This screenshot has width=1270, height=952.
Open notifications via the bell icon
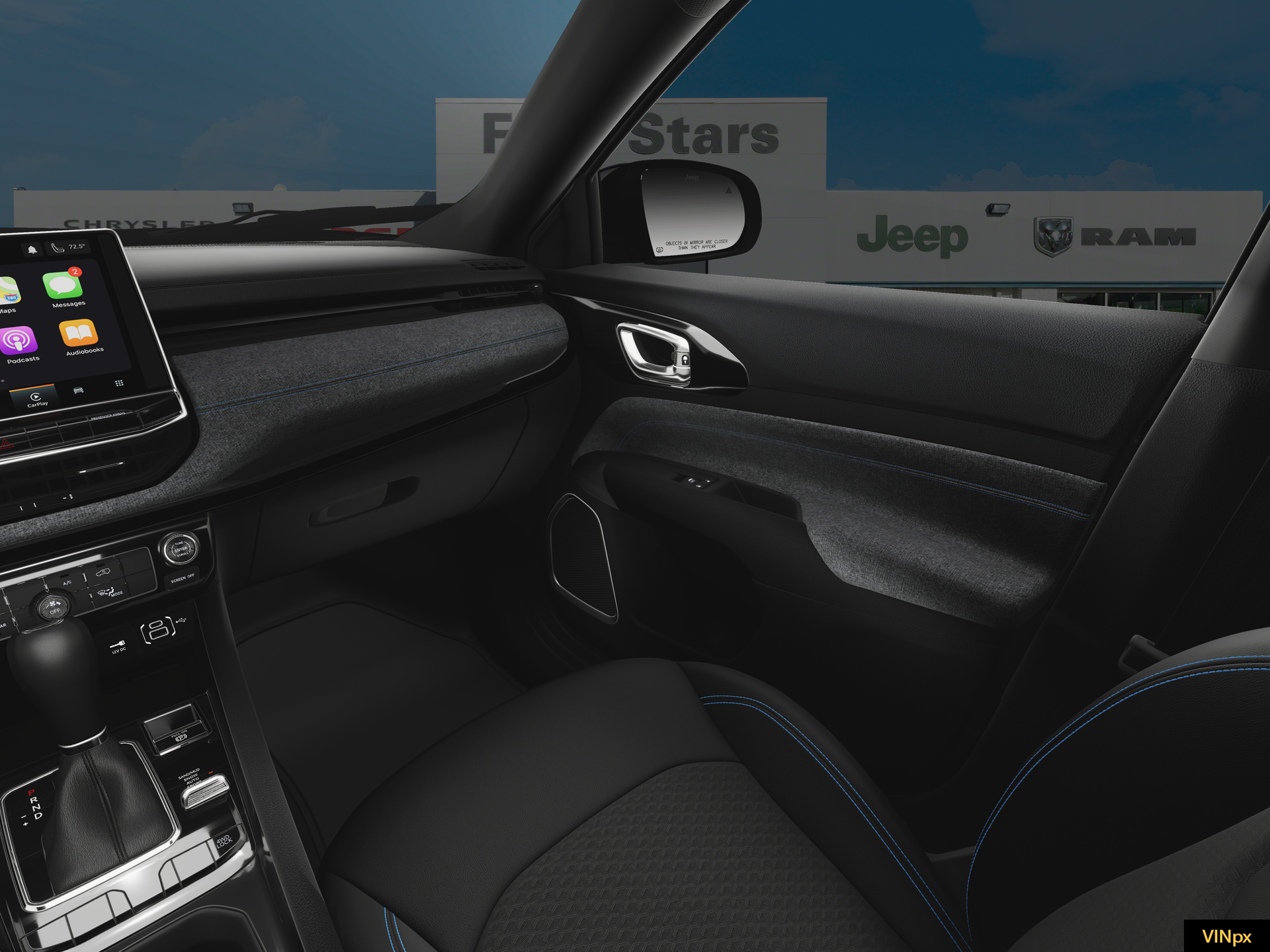click(32, 249)
